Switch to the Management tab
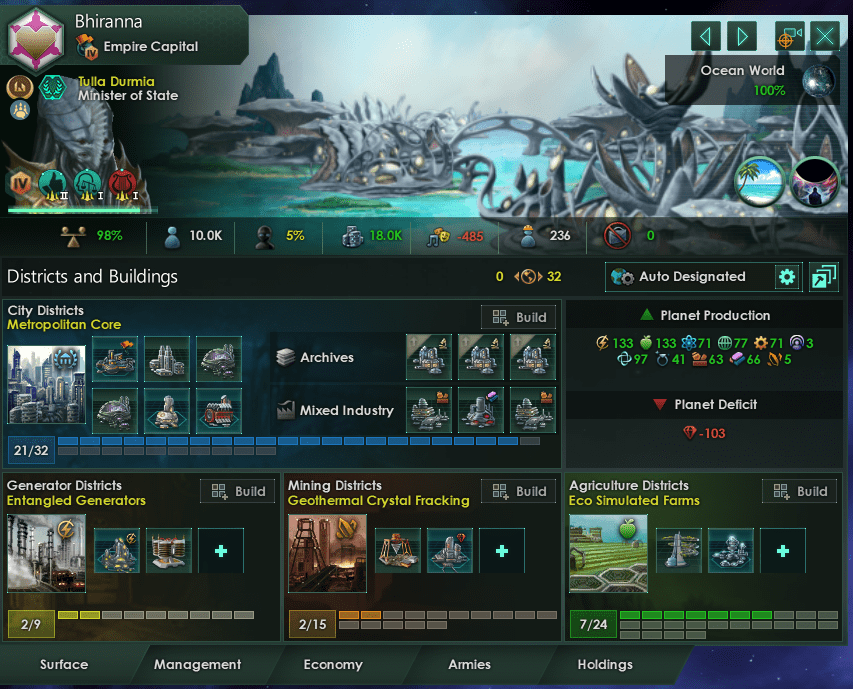Image resolution: width=853 pixels, height=689 pixels. 198,664
